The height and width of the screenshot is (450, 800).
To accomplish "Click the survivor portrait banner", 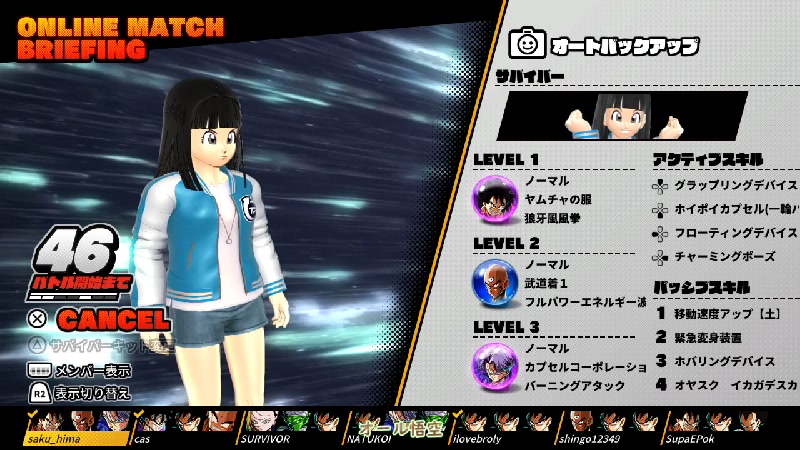I will pos(621,116).
